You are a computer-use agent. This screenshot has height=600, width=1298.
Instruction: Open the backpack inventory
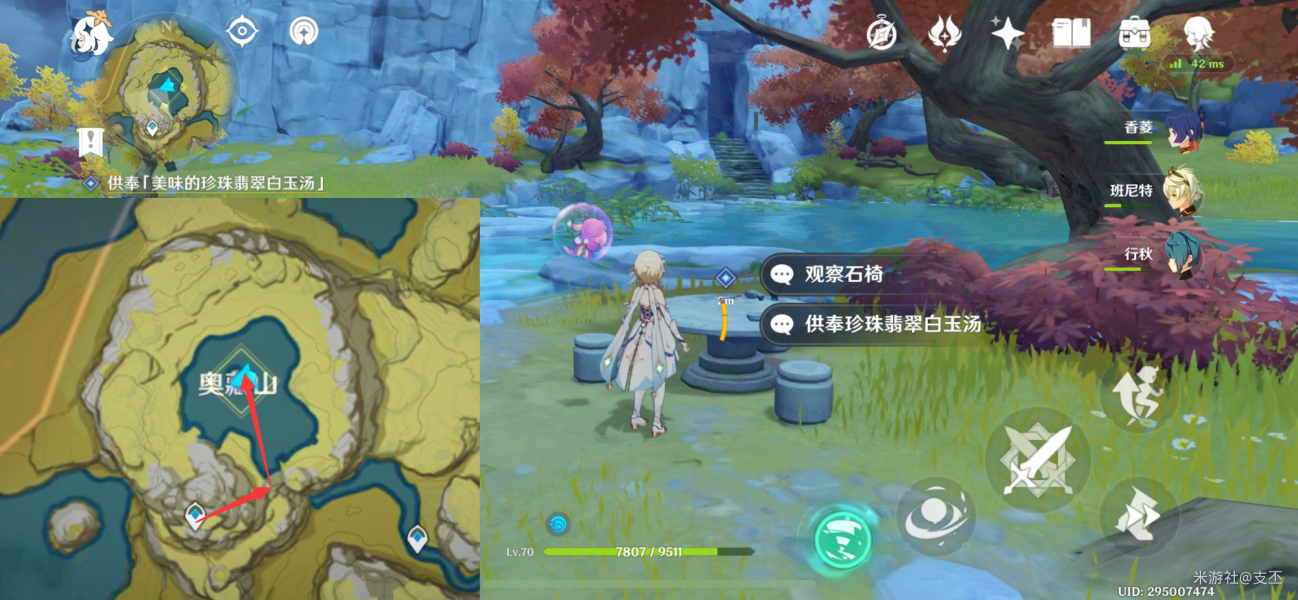click(1134, 34)
